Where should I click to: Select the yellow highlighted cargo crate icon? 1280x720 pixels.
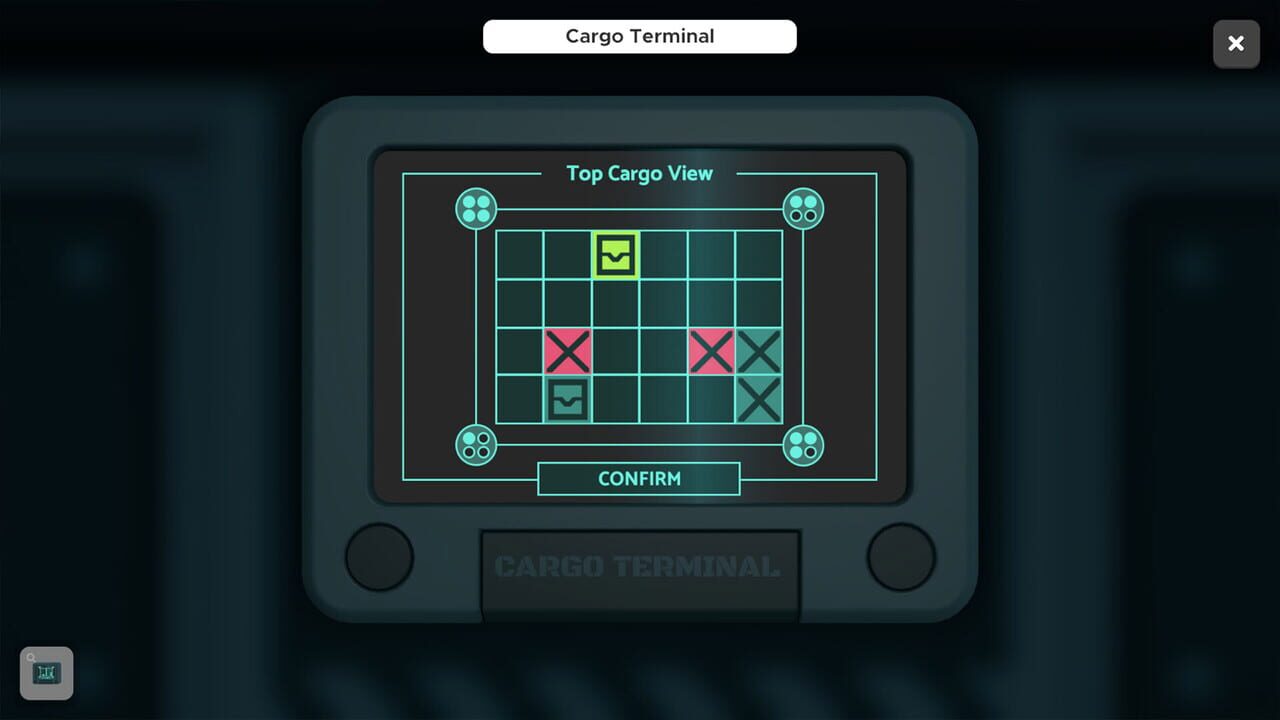pyautogui.click(x=616, y=257)
